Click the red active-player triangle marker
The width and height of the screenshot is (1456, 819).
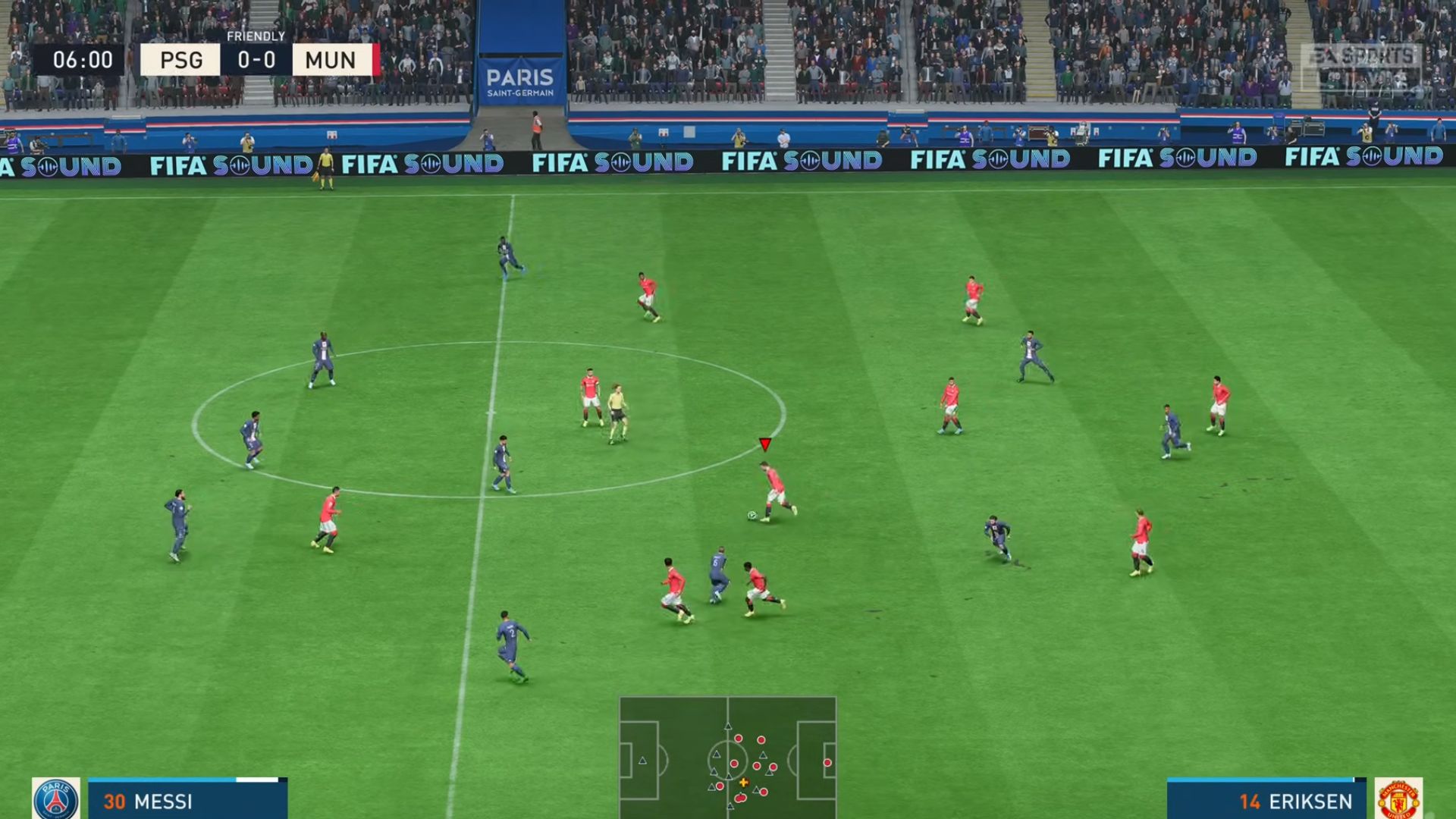point(764,444)
